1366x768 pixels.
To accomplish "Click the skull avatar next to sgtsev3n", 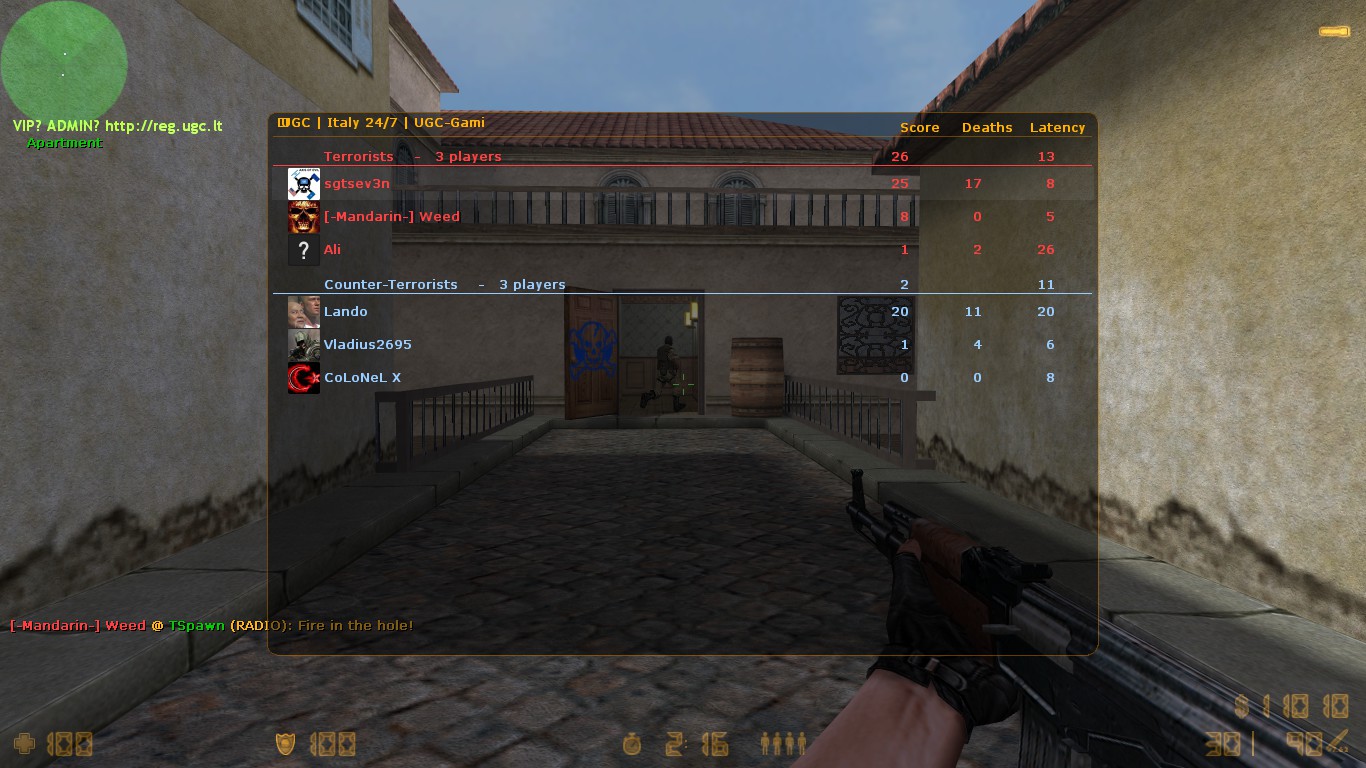I will coord(303,183).
